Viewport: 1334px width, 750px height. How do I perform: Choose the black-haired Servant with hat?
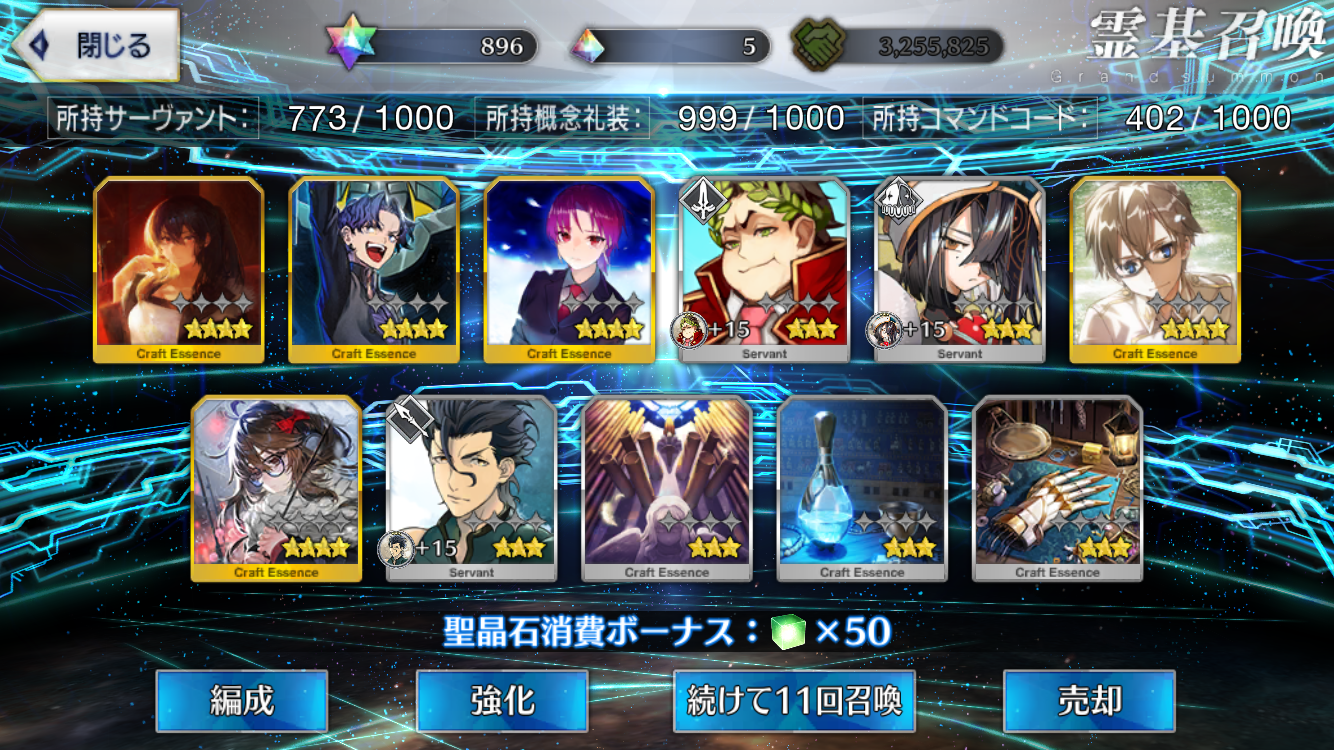[960, 269]
